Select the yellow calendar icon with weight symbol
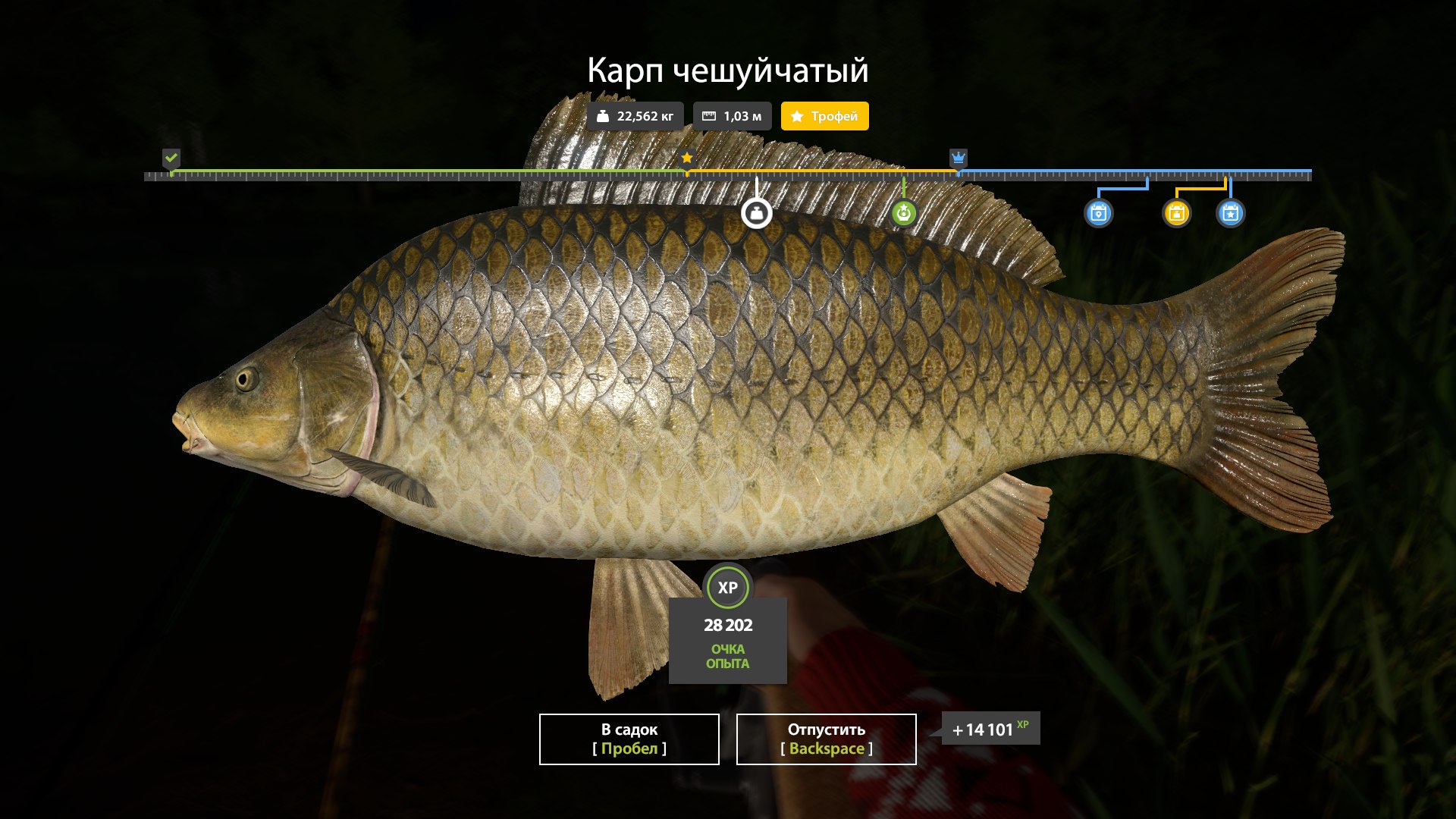Screen dimensions: 1456x819 (1178, 214)
